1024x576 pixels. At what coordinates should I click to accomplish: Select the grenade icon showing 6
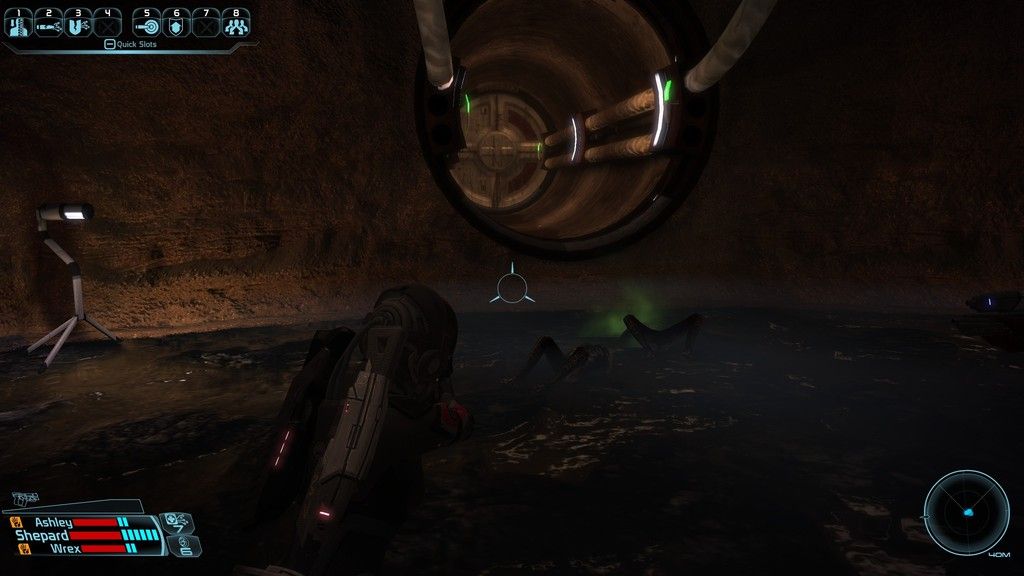187,545
